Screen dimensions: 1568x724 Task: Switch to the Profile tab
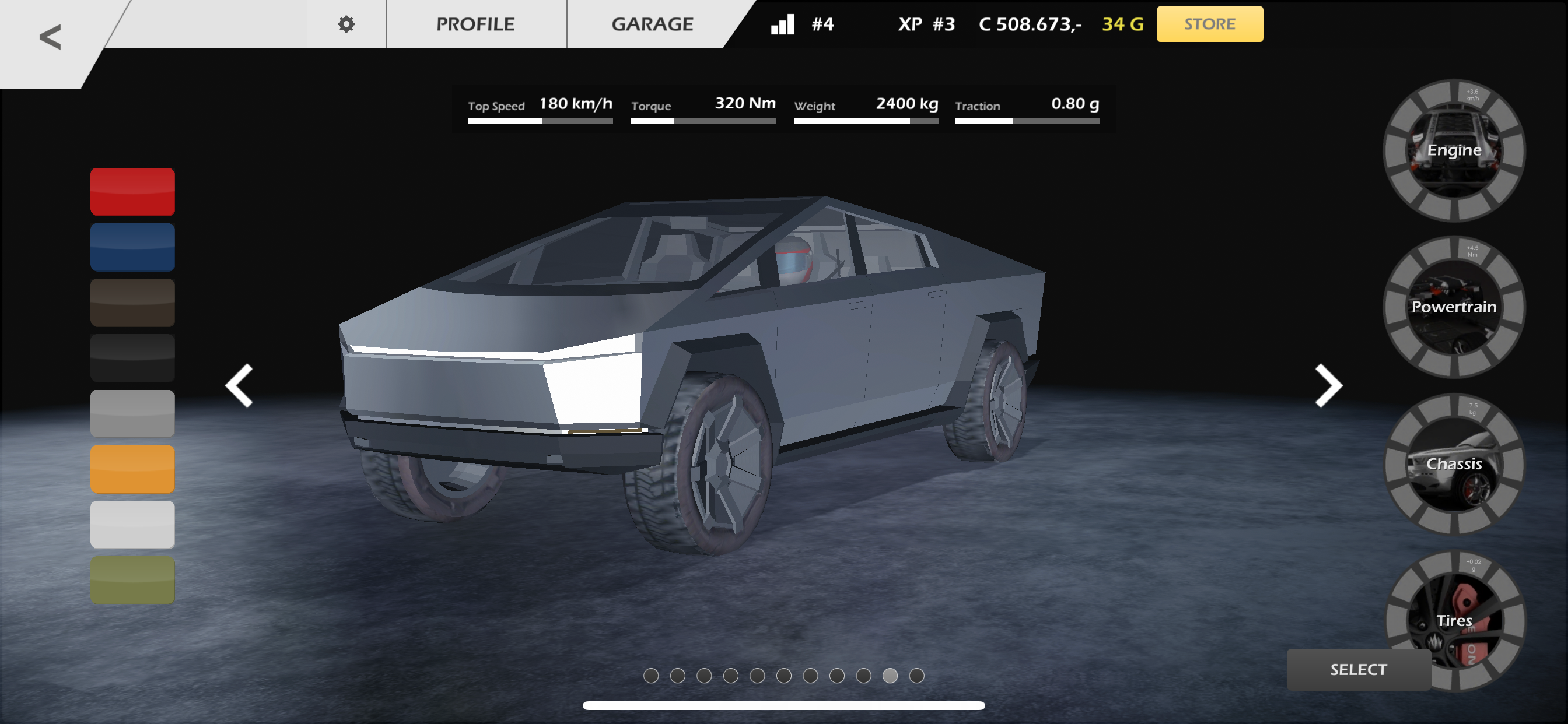point(475,24)
